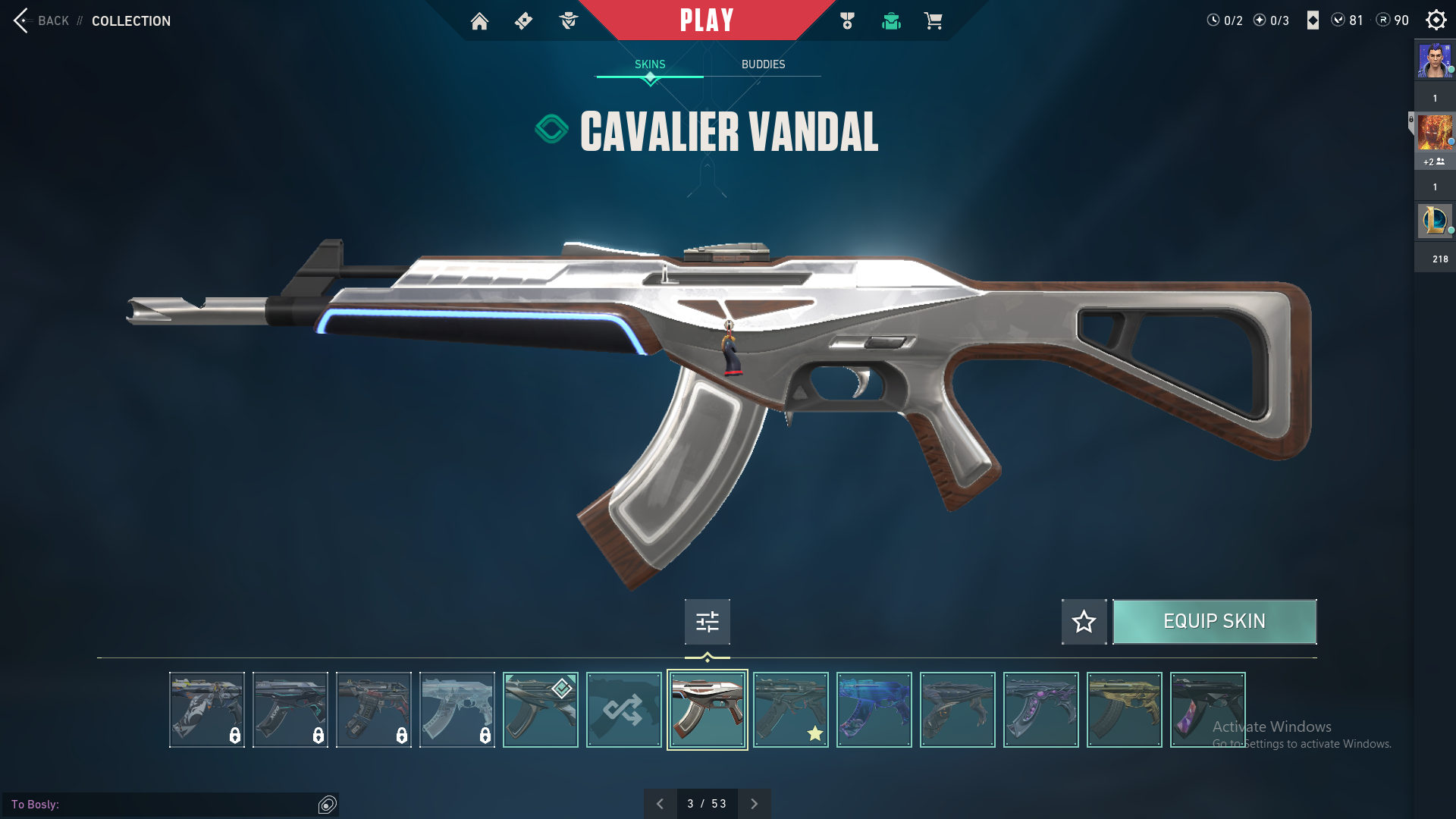Open the skin filter options
This screenshot has width=1456, height=819.
[x=707, y=622]
